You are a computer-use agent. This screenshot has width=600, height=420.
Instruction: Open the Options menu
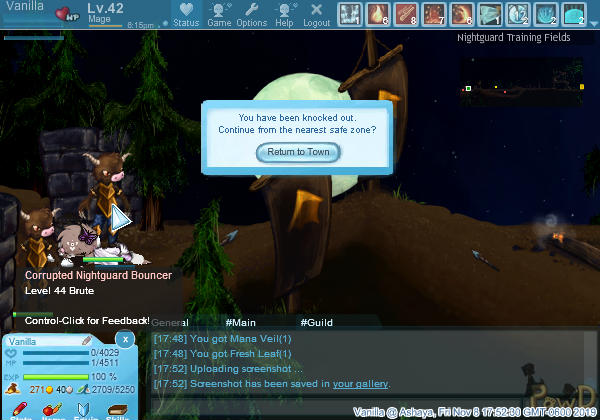[252, 14]
